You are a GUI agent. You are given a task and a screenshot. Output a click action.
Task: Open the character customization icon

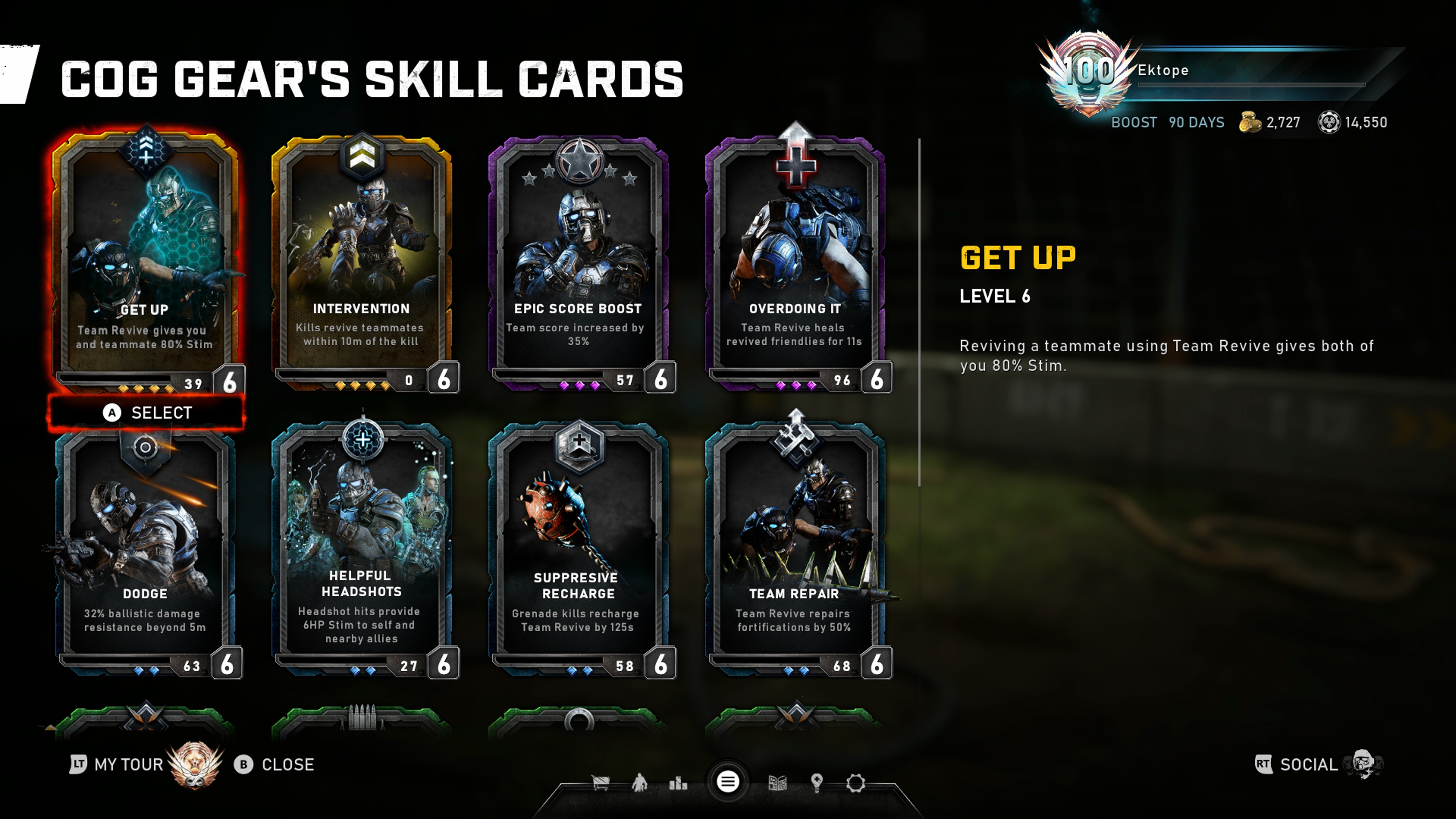coord(639,783)
